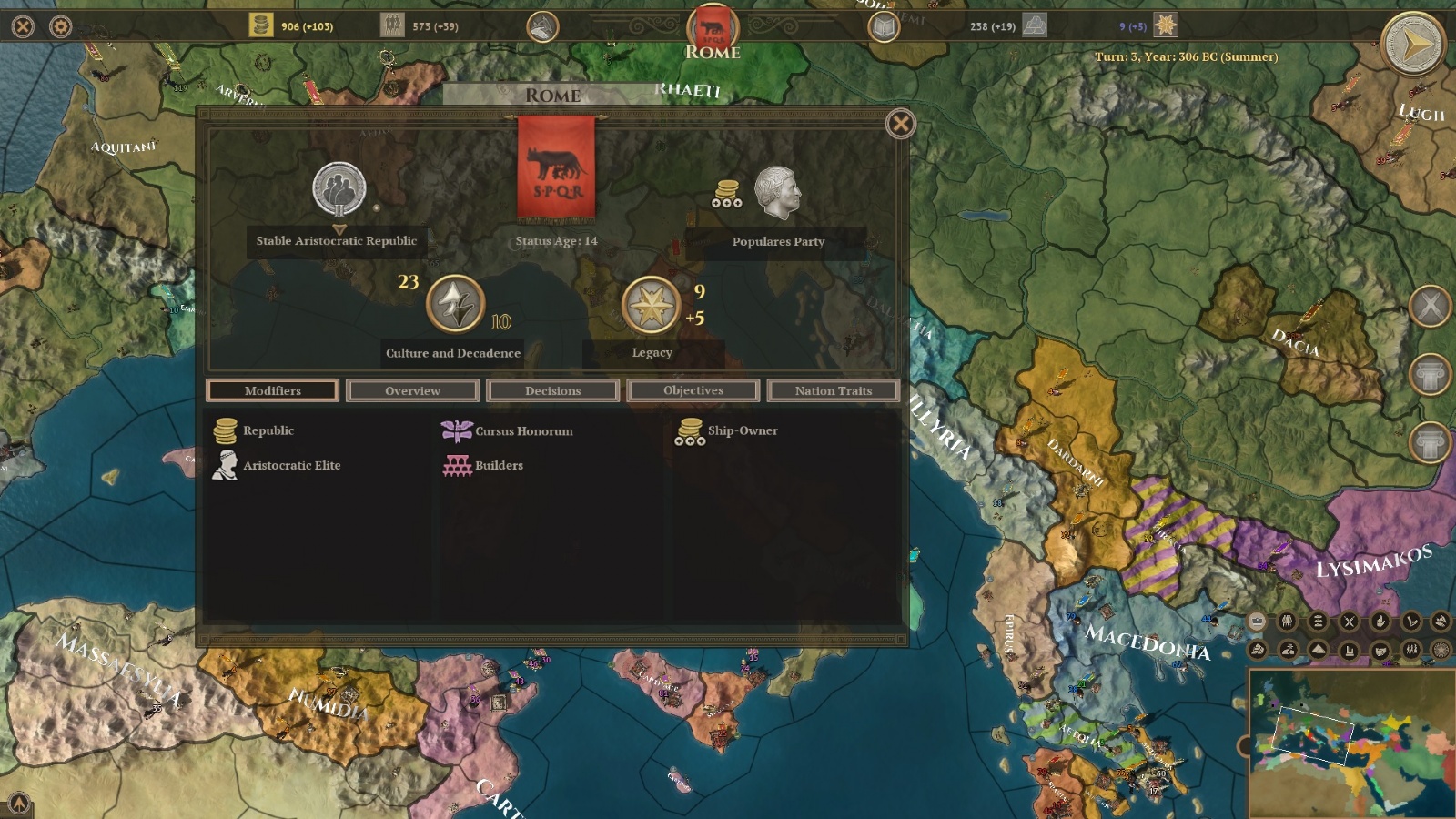
Task: Switch to the Overview tab
Action: point(412,390)
